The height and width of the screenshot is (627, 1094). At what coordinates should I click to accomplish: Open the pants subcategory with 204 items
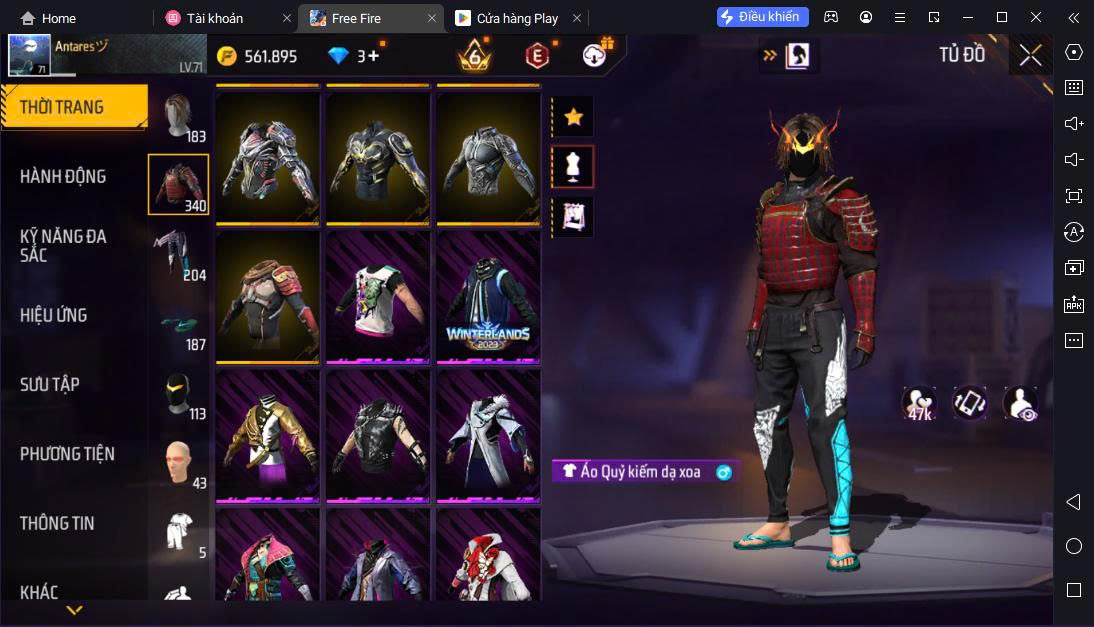point(178,253)
